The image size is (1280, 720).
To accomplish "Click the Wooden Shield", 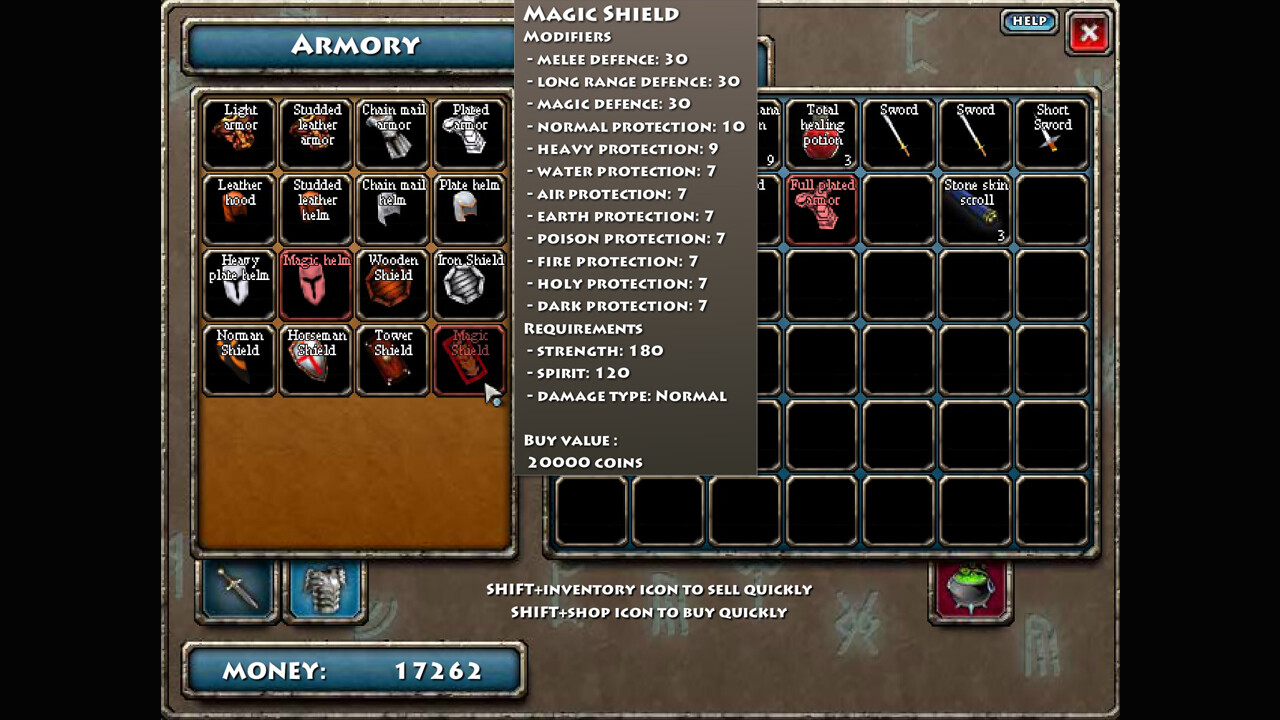I will coord(392,285).
